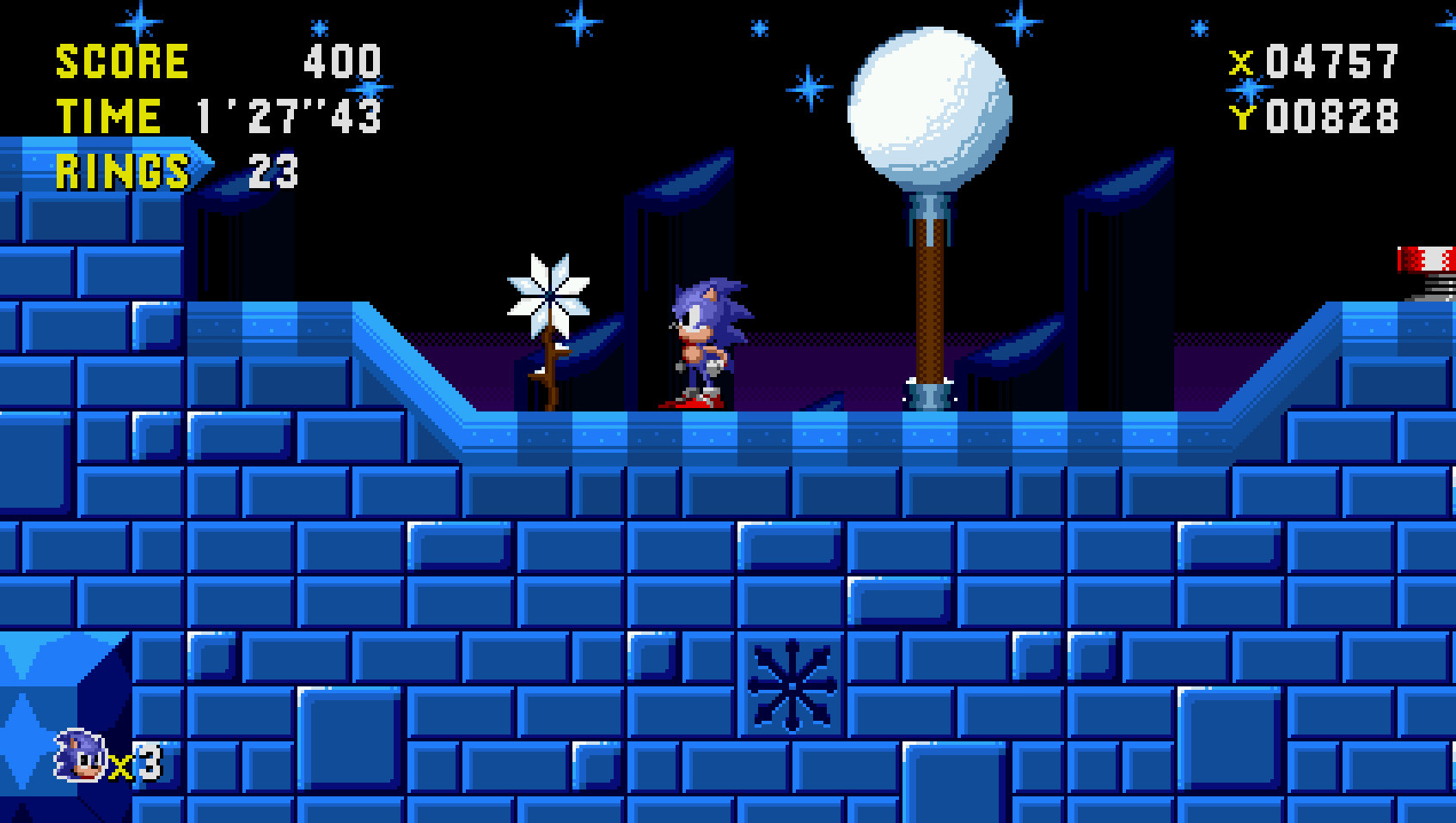Click the yellow X coordinate marker
This screenshot has width=1456, height=823.
(x=1241, y=60)
